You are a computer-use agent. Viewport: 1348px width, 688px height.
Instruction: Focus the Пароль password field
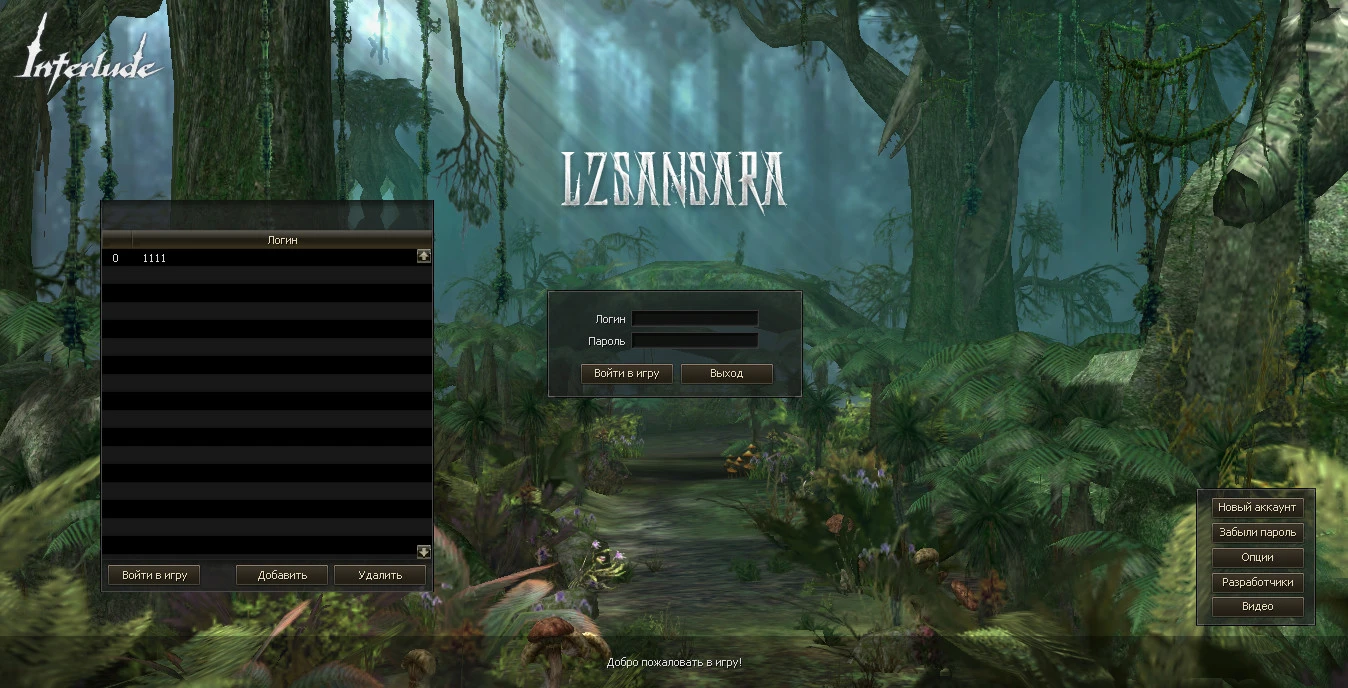[x=694, y=341]
